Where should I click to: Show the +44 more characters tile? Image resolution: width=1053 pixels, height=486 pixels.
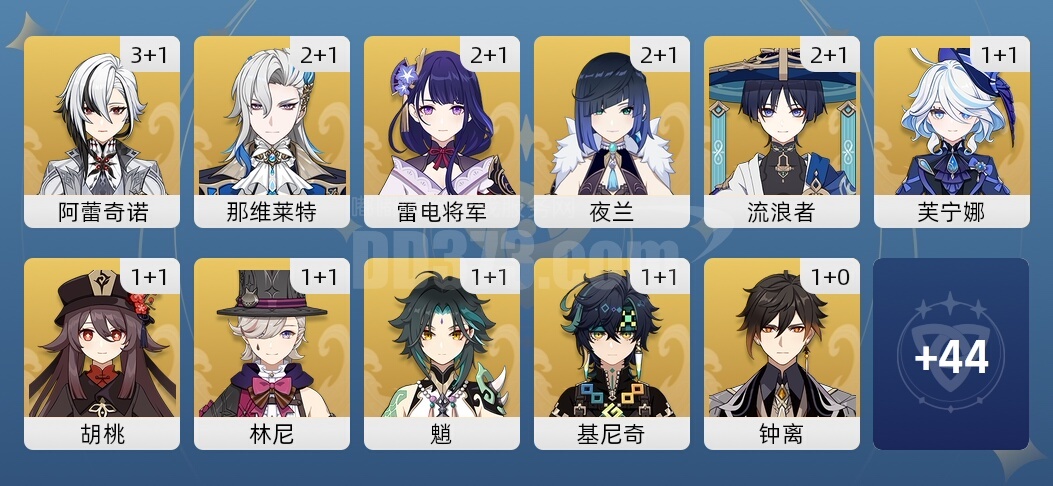[x=951, y=354]
